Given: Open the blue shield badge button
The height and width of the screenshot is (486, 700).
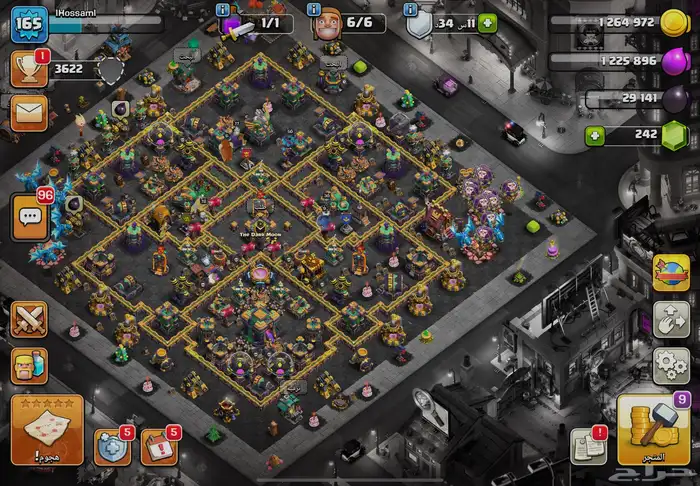Looking at the screenshot, I should (112, 445).
